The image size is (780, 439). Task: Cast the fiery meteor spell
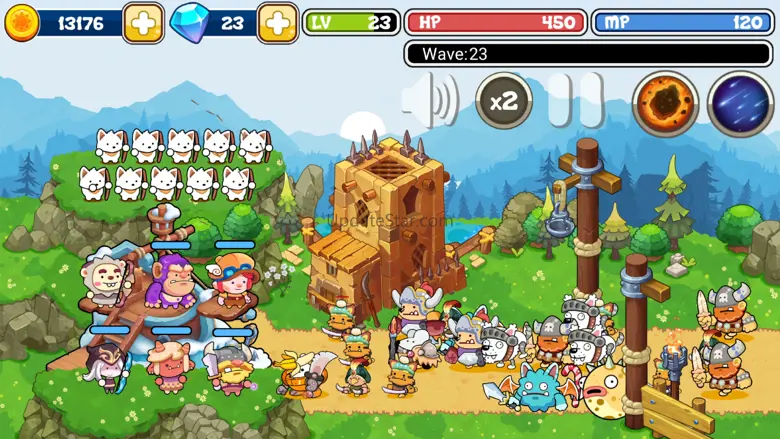pyautogui.click(x=665, y=103)
